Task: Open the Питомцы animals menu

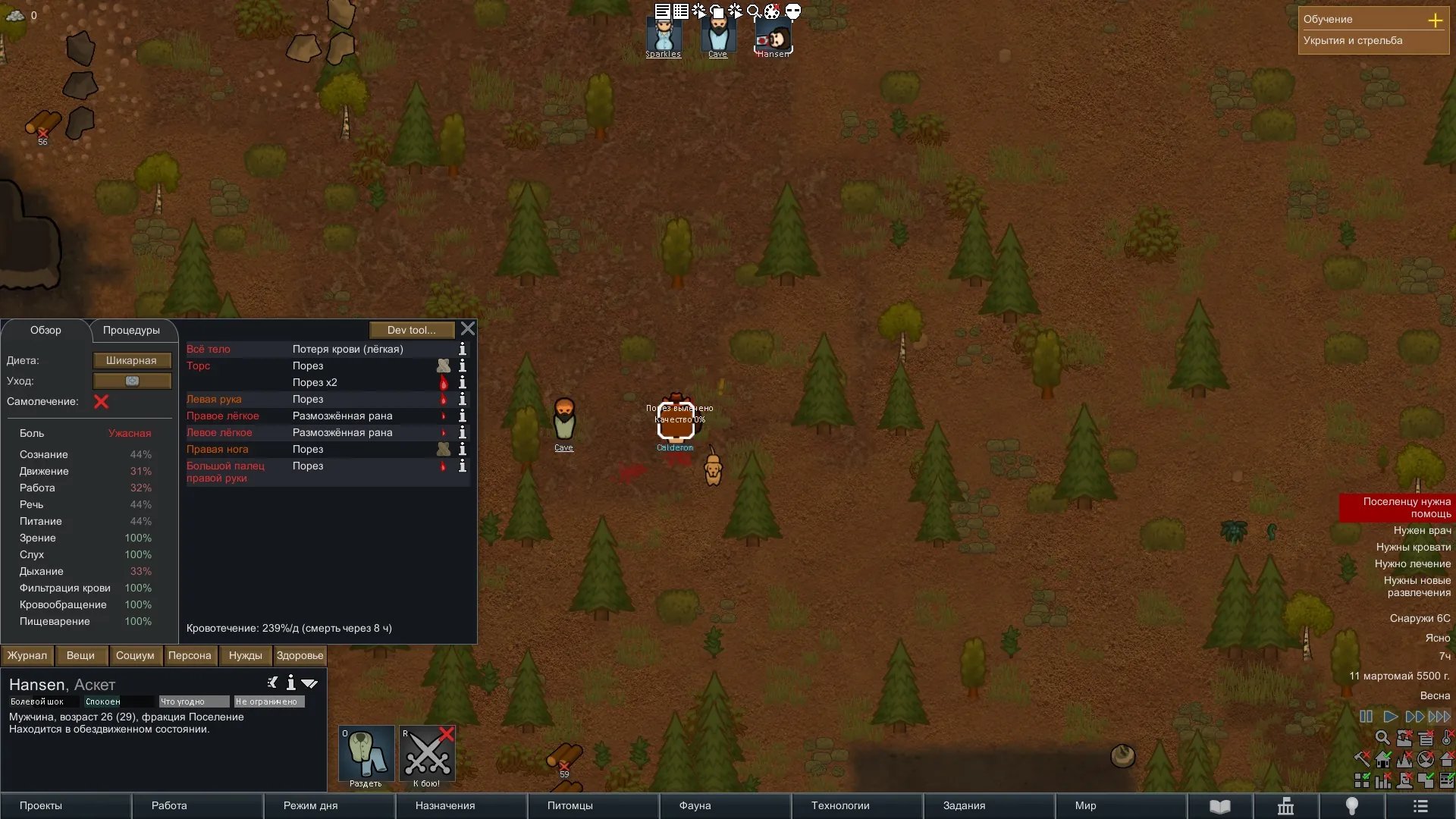Action: click(x=570, y=806)
